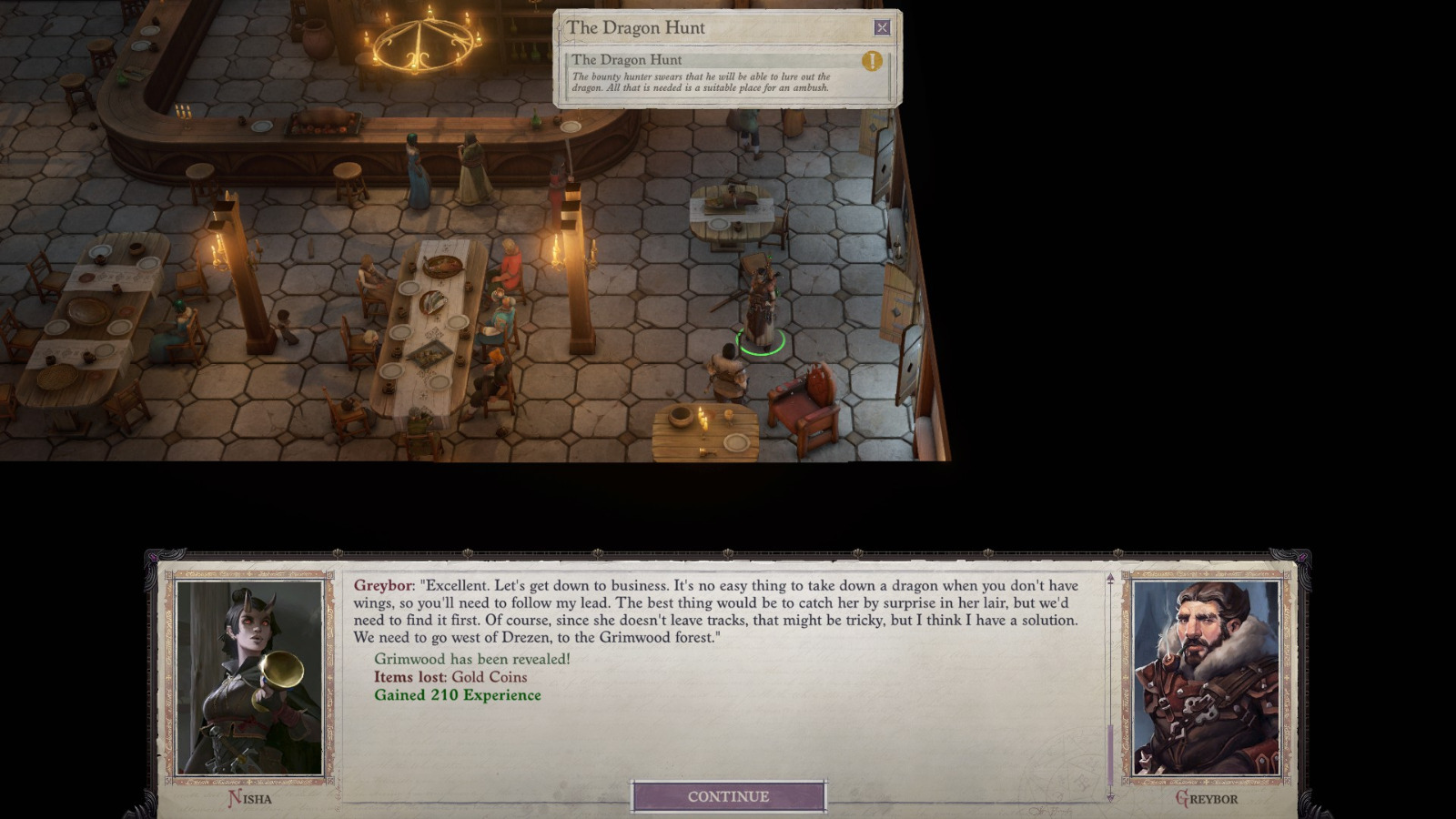Click the scrollbar up arrow in dialogue window
Image resolution: width=1456 pixels, height=819 pixels.
[1108, 575]
